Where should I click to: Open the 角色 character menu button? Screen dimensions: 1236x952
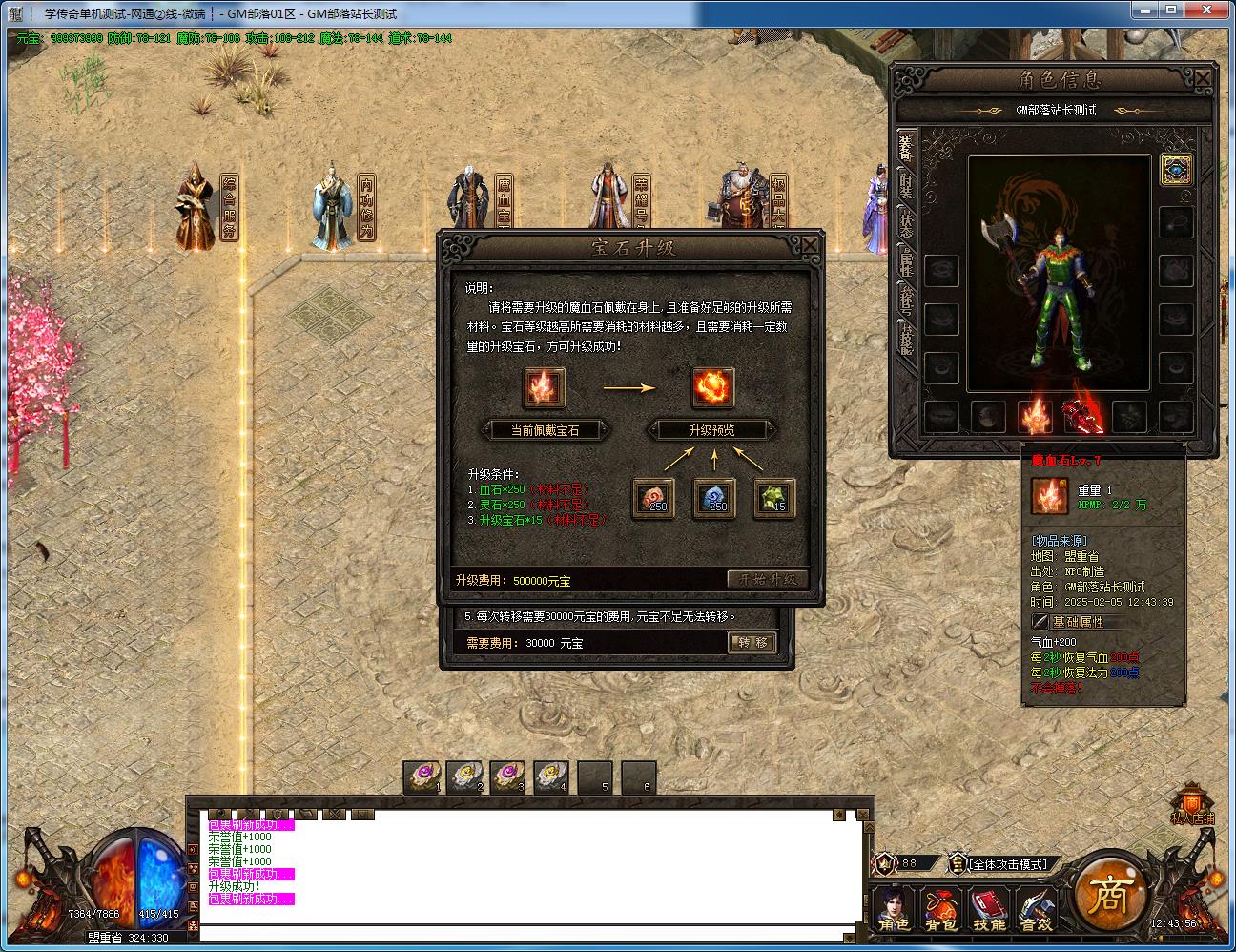pyautogui.click(x=895, y=909)
